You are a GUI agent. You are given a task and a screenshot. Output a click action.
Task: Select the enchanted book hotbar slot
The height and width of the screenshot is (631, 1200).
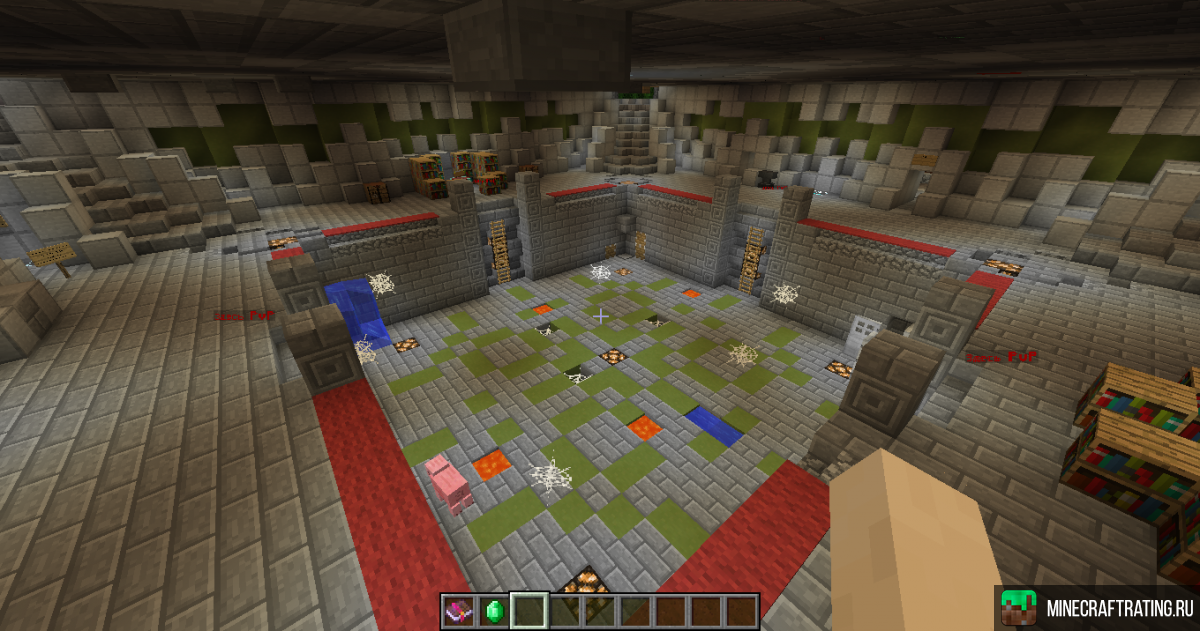click(458, 610)
